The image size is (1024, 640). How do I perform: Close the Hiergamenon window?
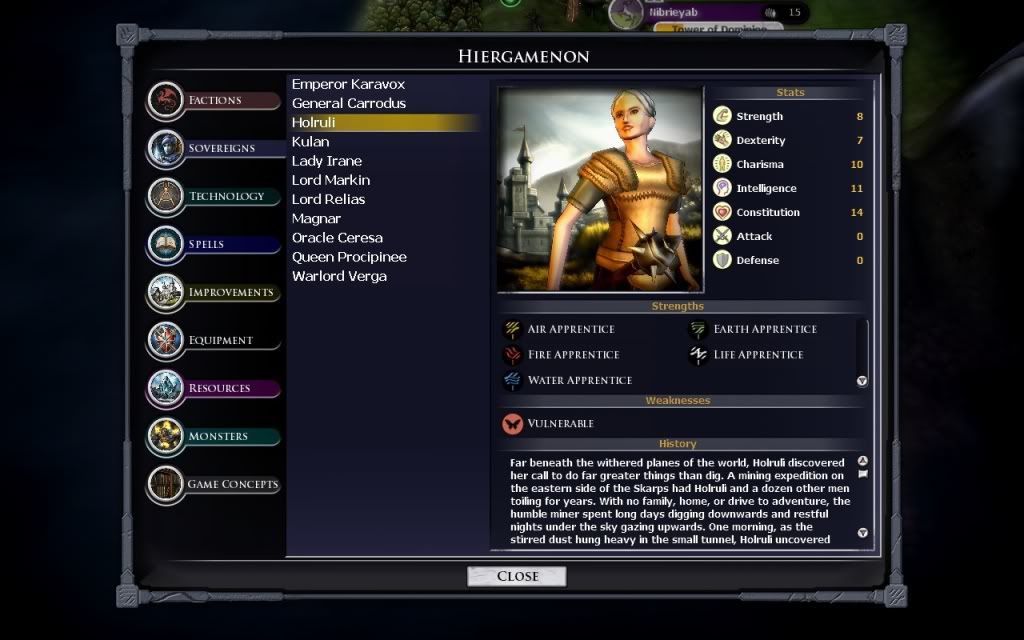pos(517,576)
